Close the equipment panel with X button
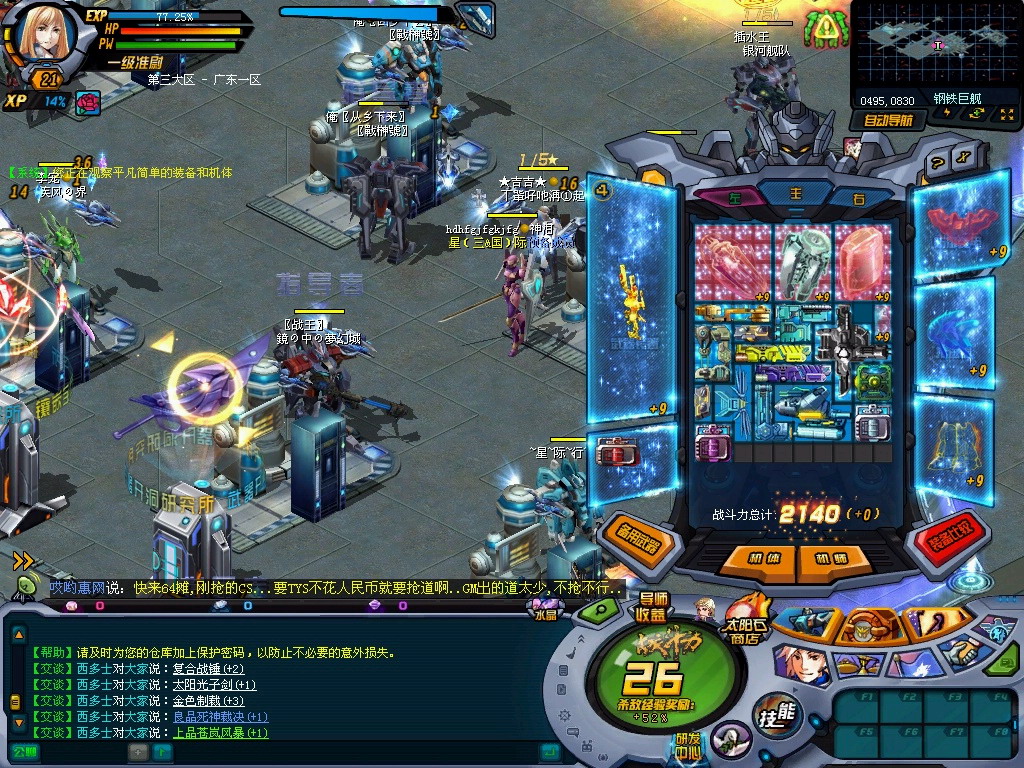This screenshot has height=768, width=1024. click(962, 157)
